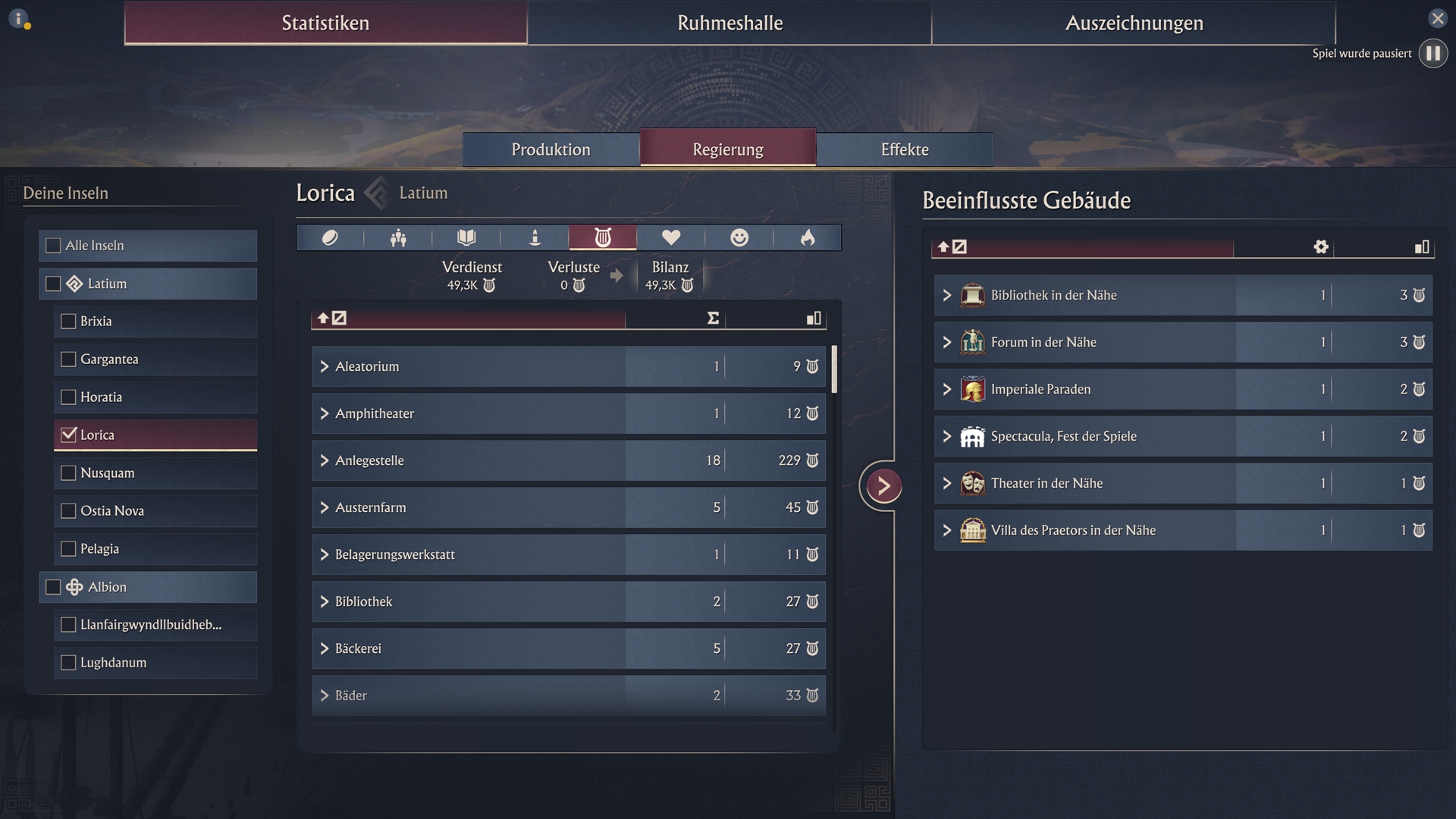This screenshot has height=819, width=1456.
Task: Toggle the game pause button
Action: coord(1432,54)
